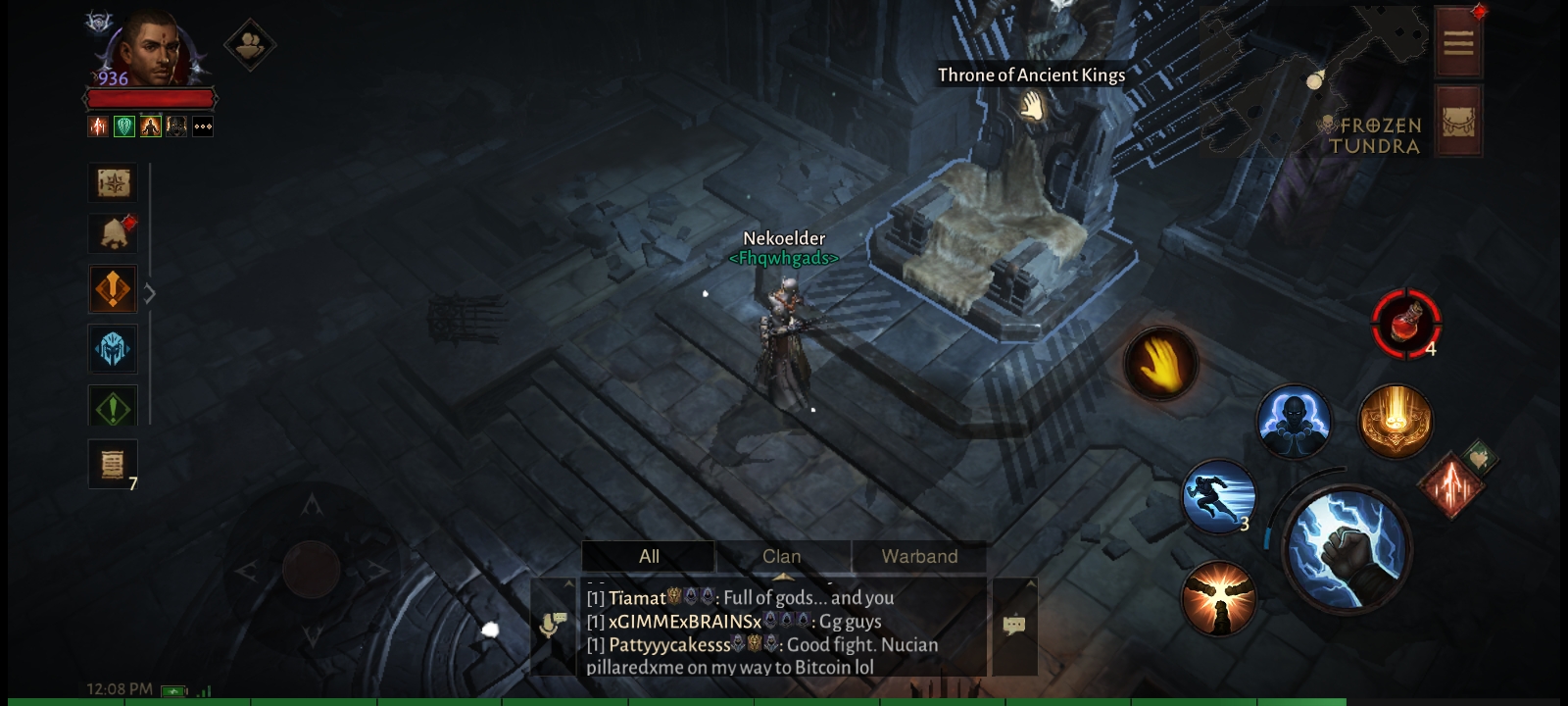Activate the blue meditating monk skill

coord(1294,423)
